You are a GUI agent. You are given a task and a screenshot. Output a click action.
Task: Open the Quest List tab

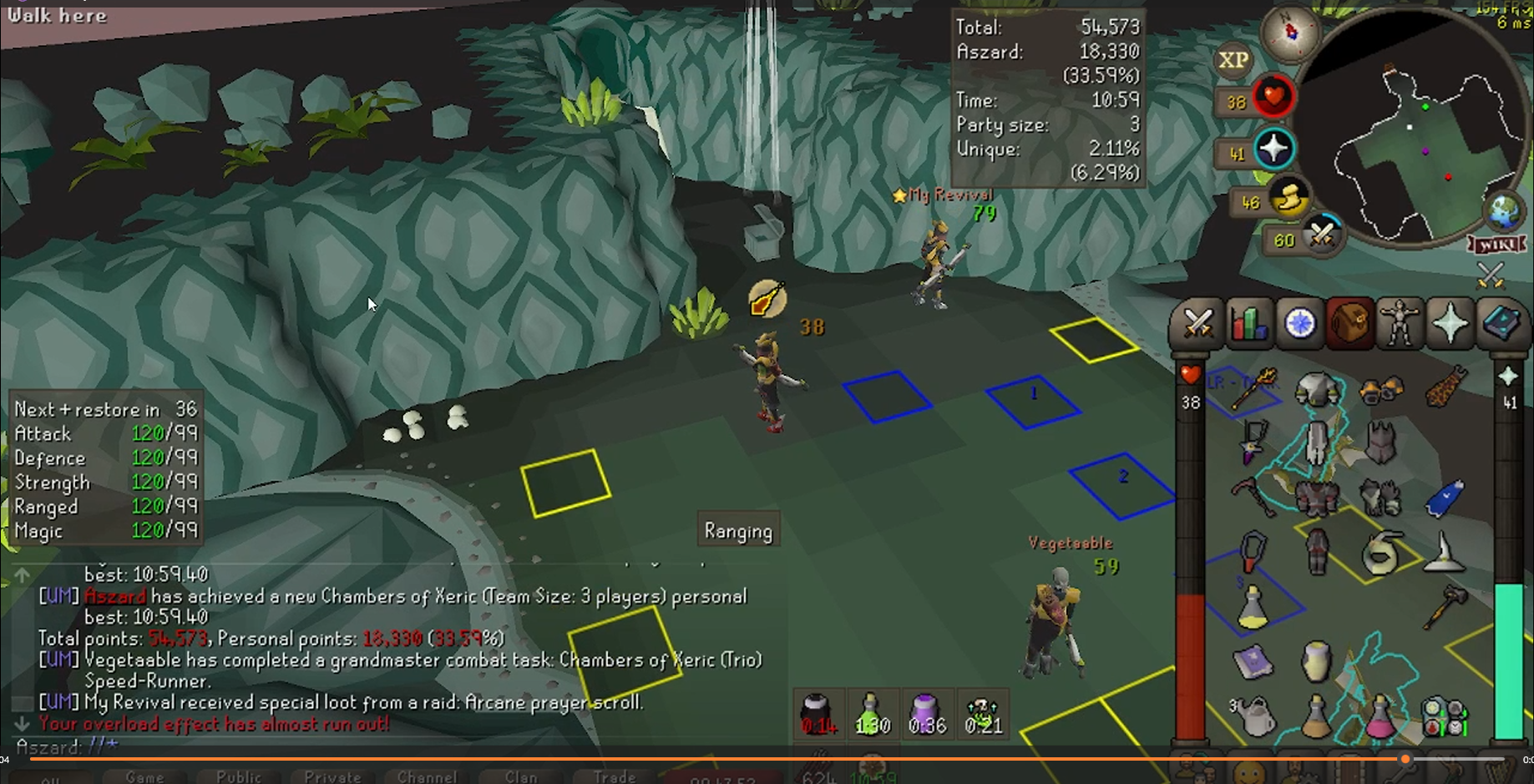pyautogui.click(x=1300, y=323)
